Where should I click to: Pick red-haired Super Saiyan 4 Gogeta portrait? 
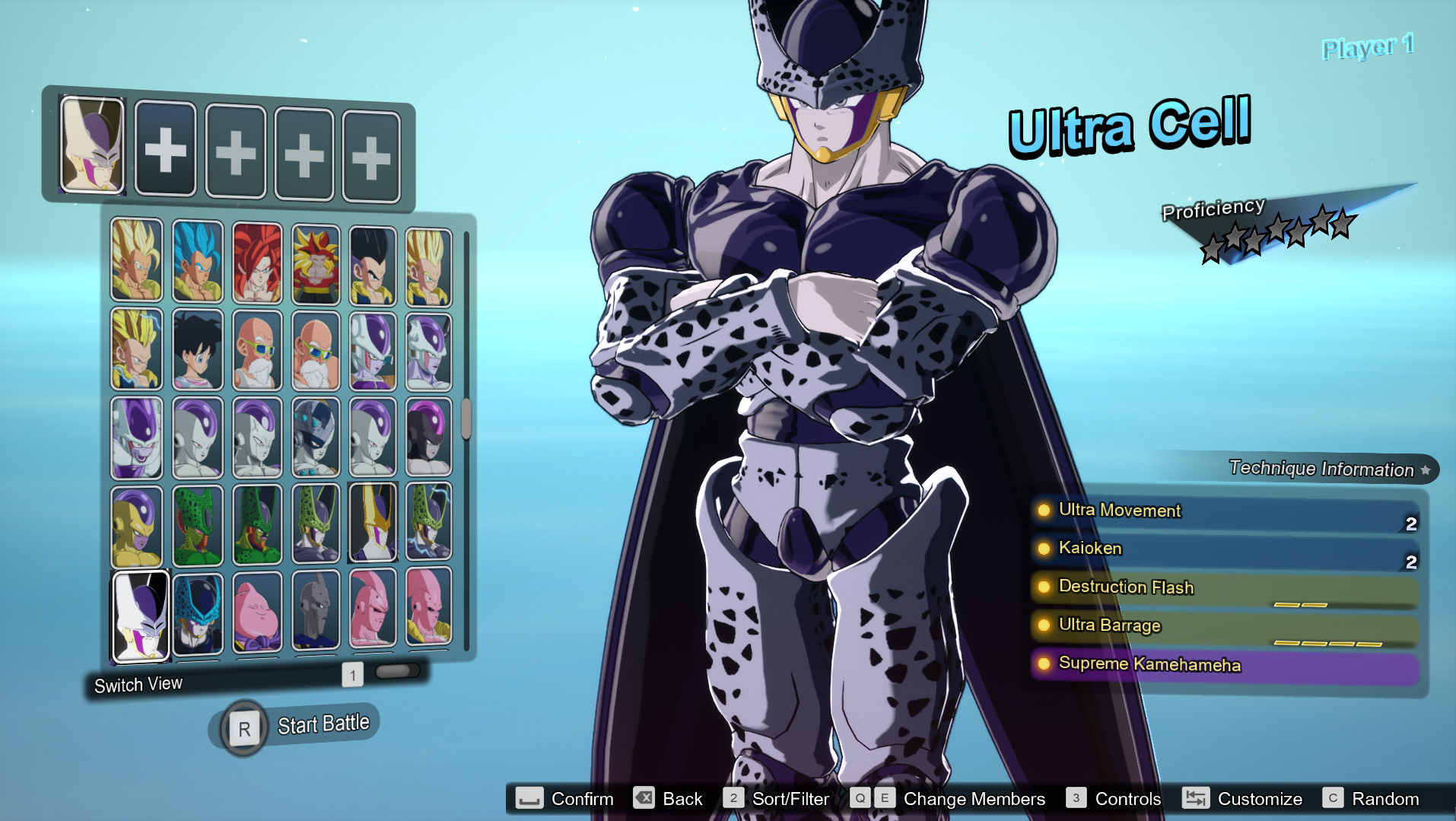click(x=257, y=263)
